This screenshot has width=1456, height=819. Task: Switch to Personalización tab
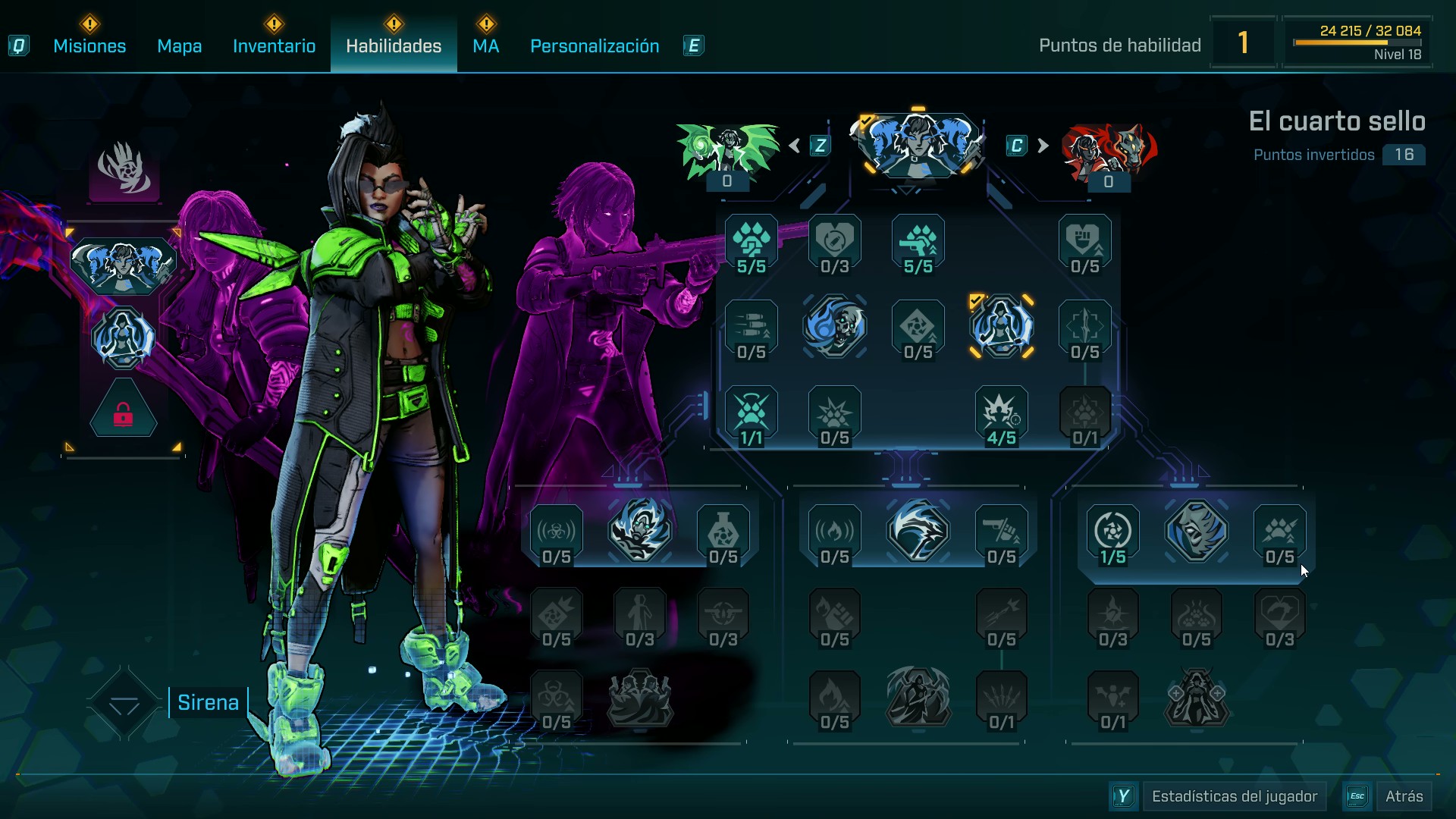pyautogui.click(x=595, y=46)
